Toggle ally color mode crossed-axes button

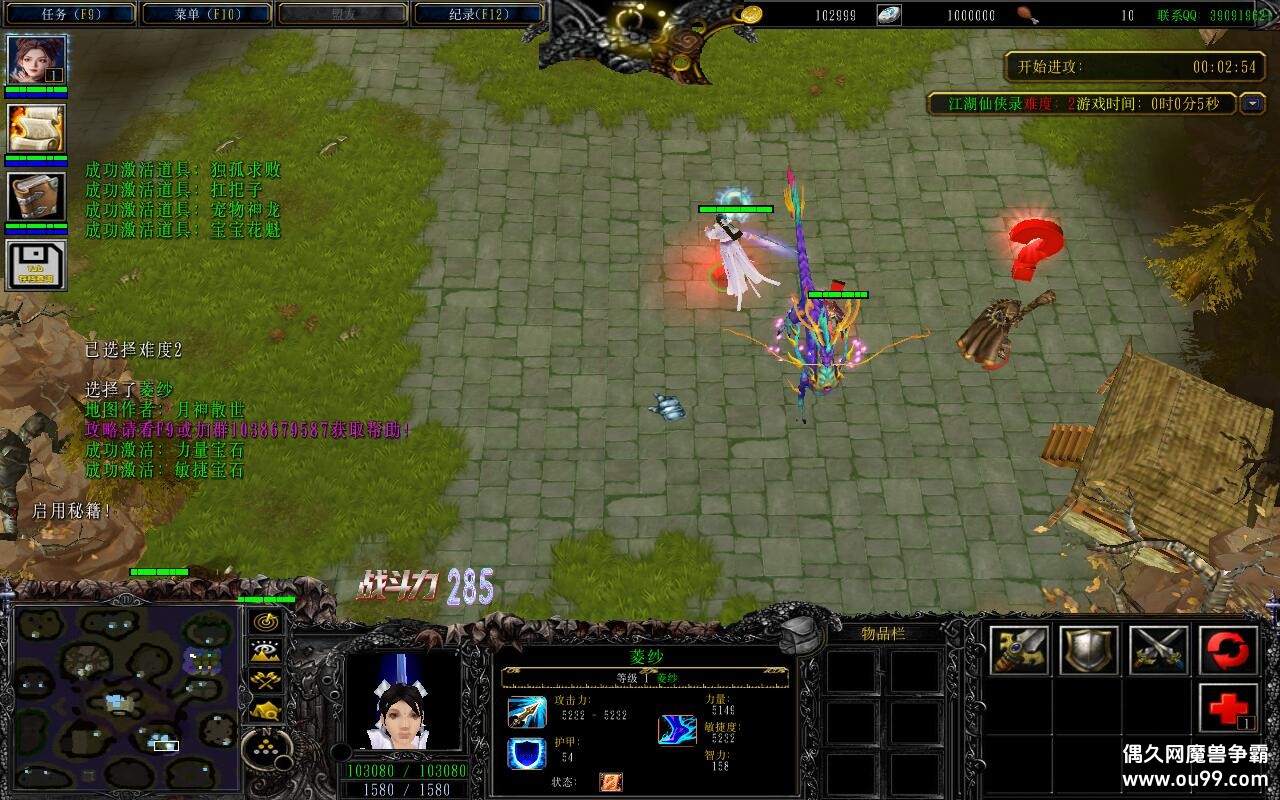[x=266, y=681]
